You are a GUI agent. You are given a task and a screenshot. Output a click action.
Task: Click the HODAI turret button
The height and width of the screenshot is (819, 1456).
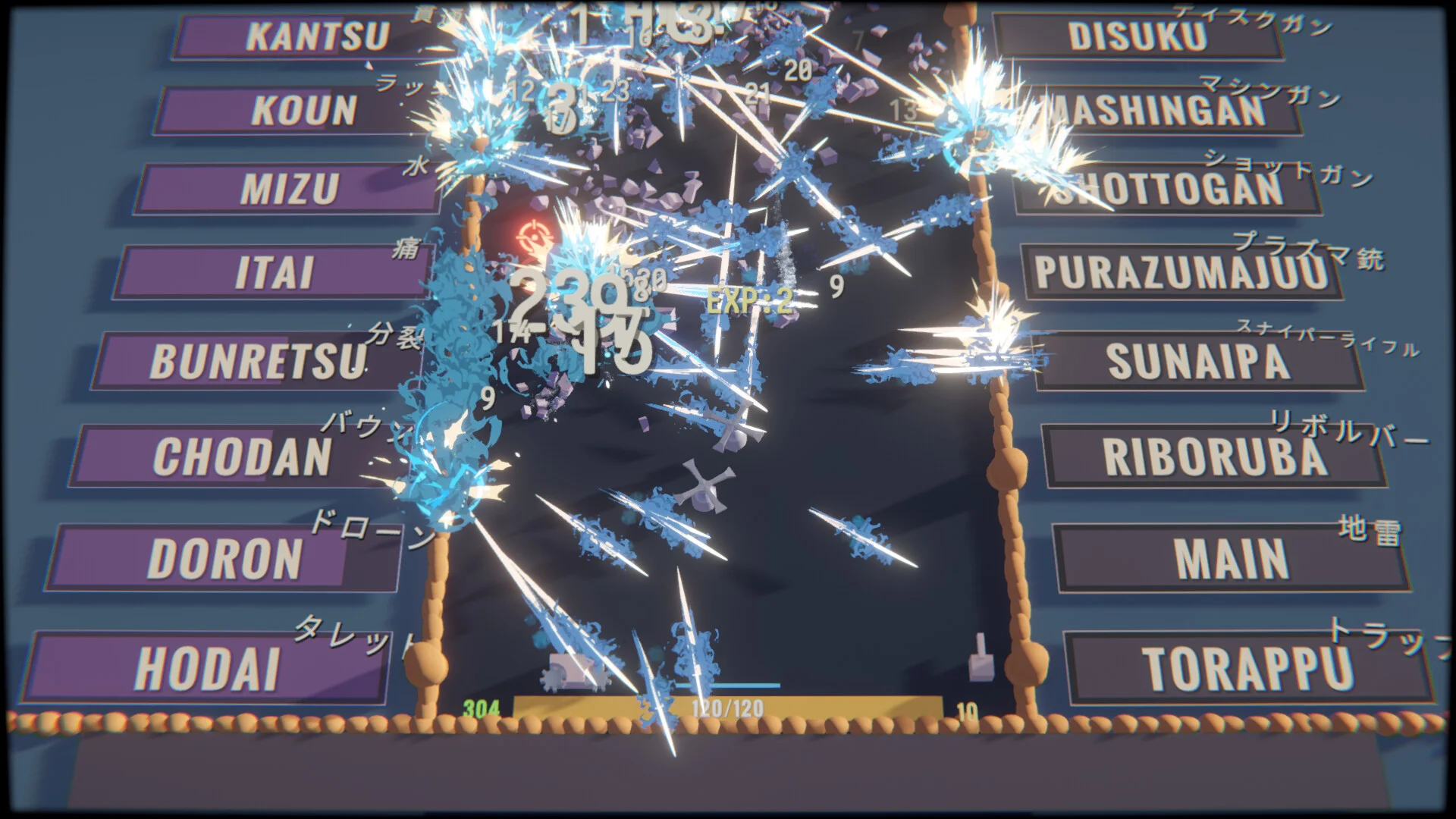[206, 668]
